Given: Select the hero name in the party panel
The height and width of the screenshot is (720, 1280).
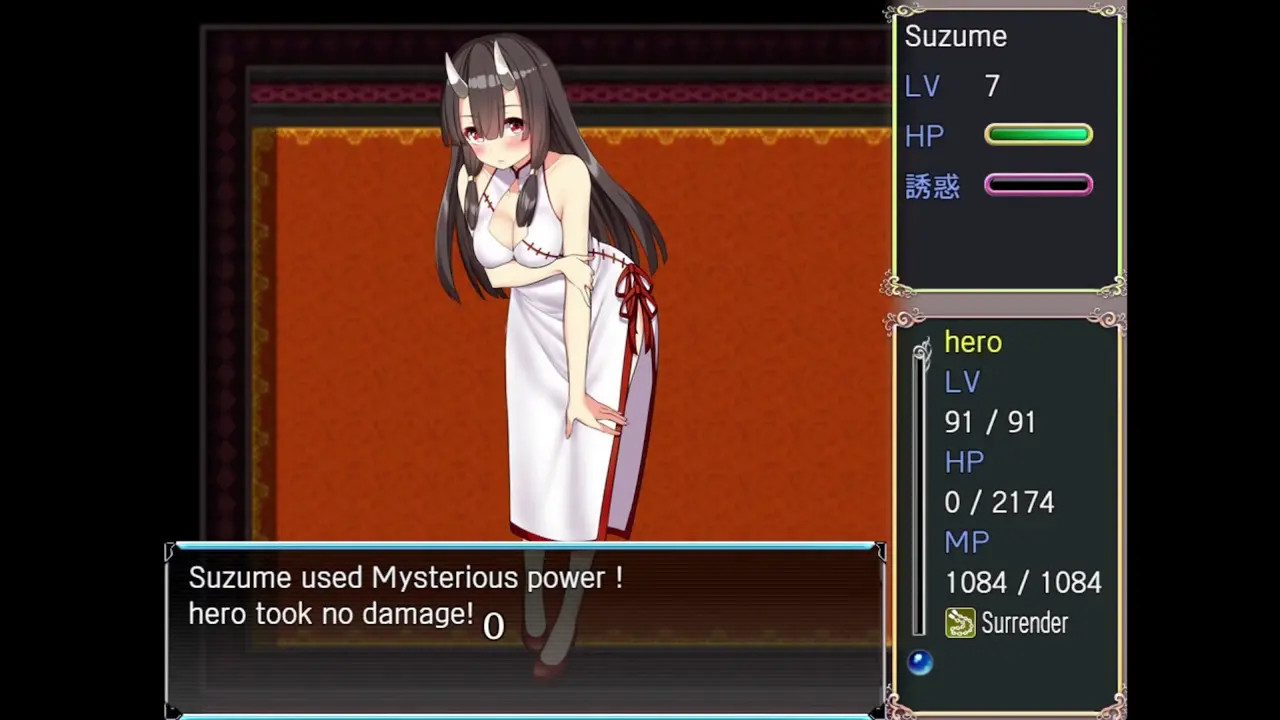Looking at the screenshot, I should pos(973,342).
